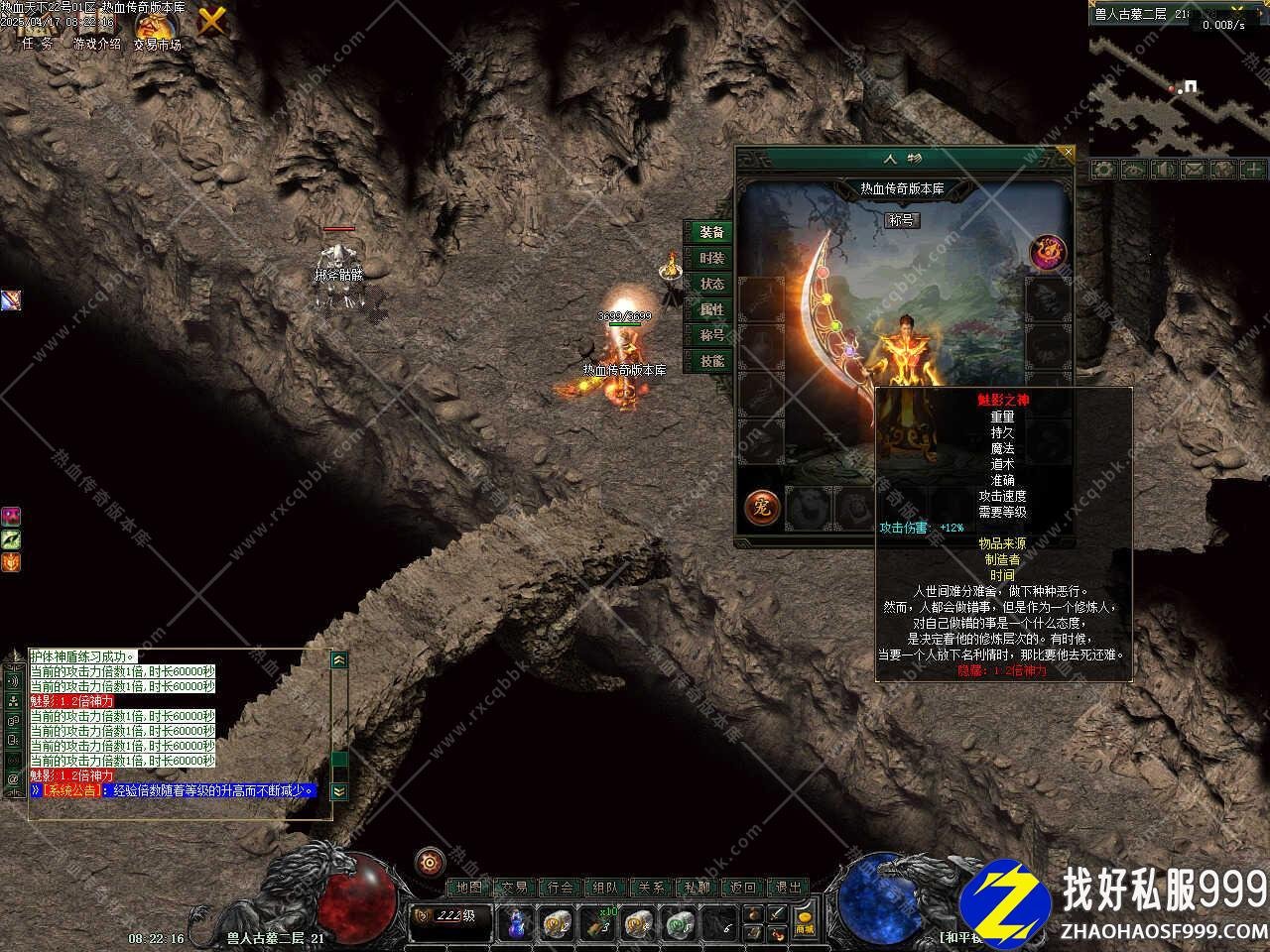Open the gear settings icon below minimap
This screenshot has width=1270, height=952.
[x=1103, y=170]
